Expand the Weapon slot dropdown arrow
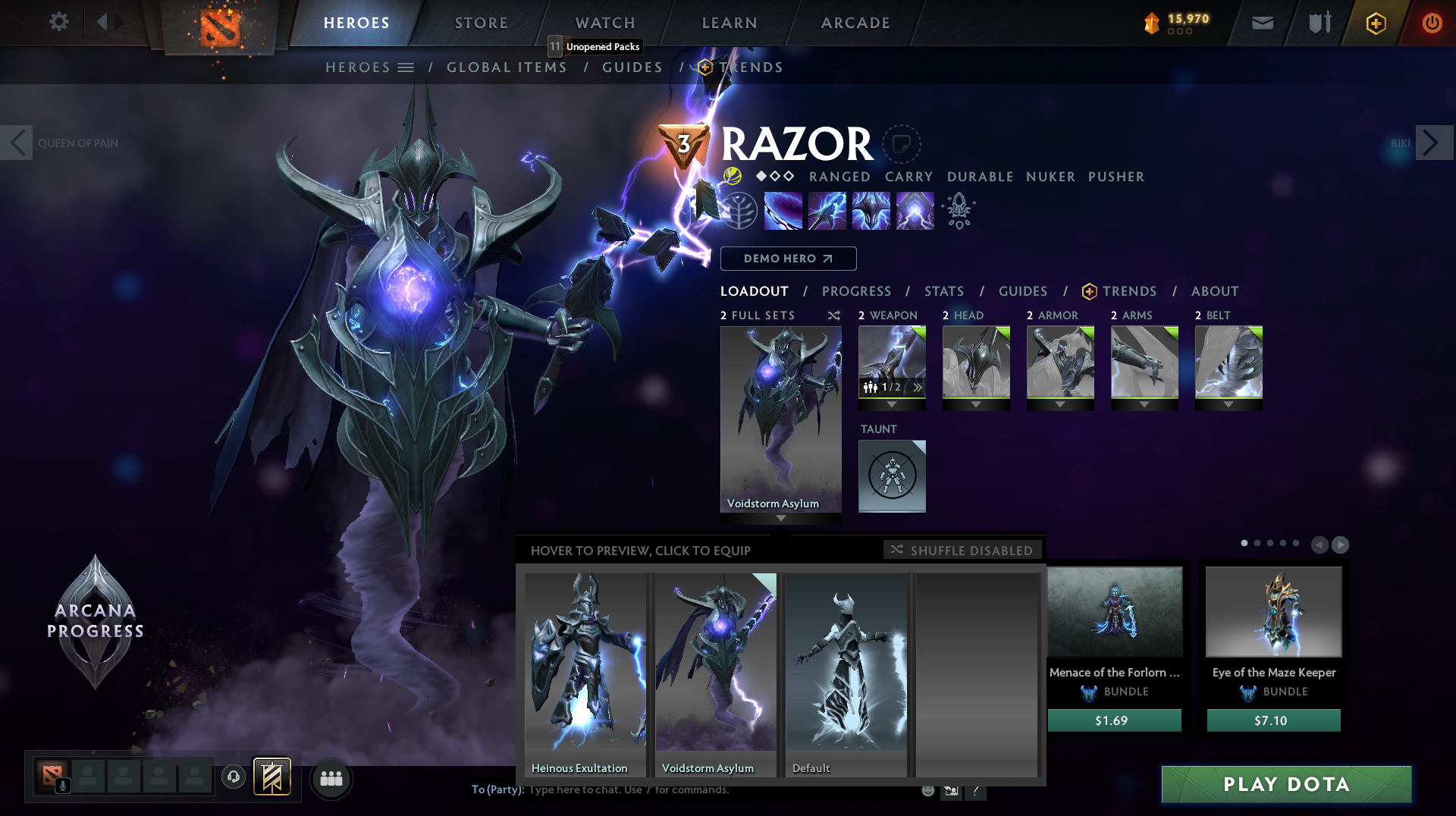This screenshot has width=1456, height=816. [892, 405]
